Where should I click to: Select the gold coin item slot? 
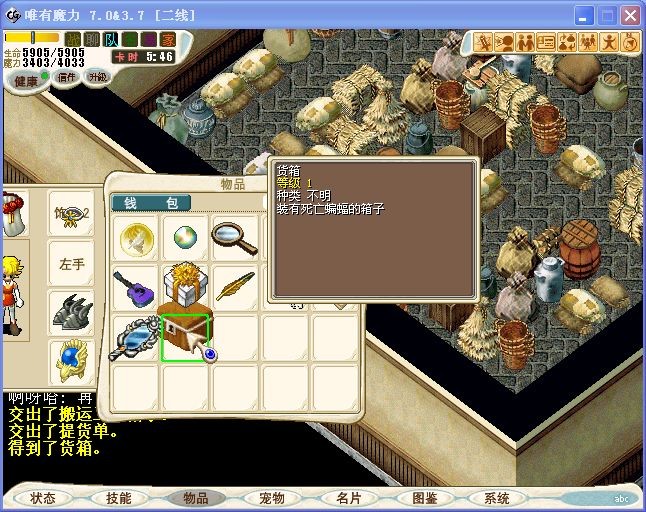pos(134,238)
